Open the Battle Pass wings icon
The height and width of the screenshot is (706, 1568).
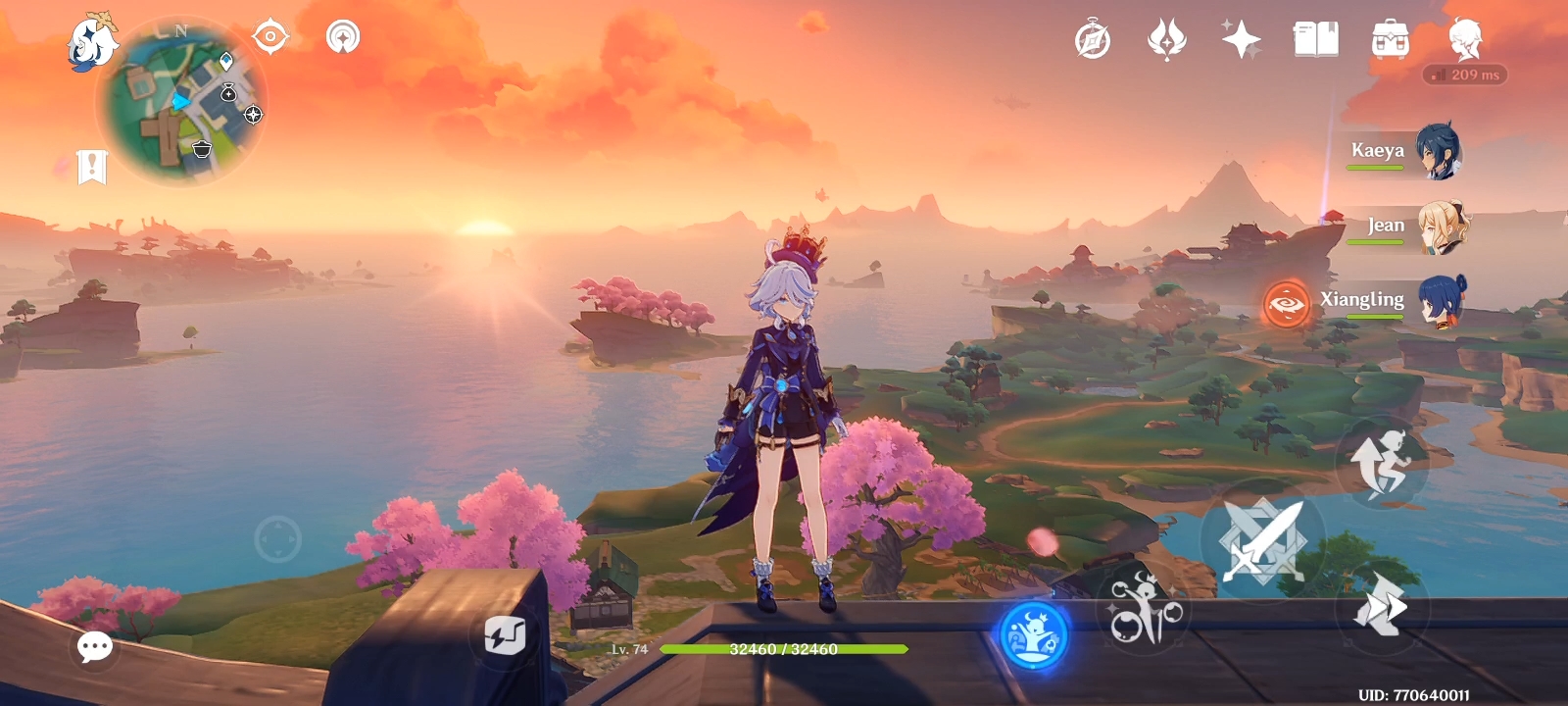(x=1166, y=37)
